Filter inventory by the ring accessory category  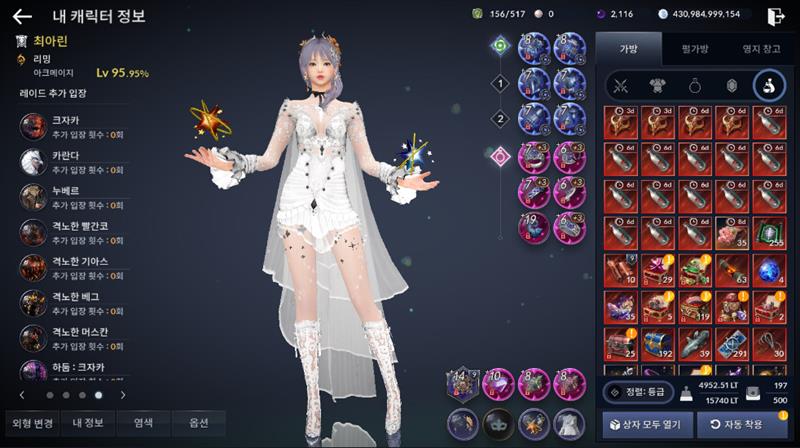pyautogui.click(x=694, y=85)
